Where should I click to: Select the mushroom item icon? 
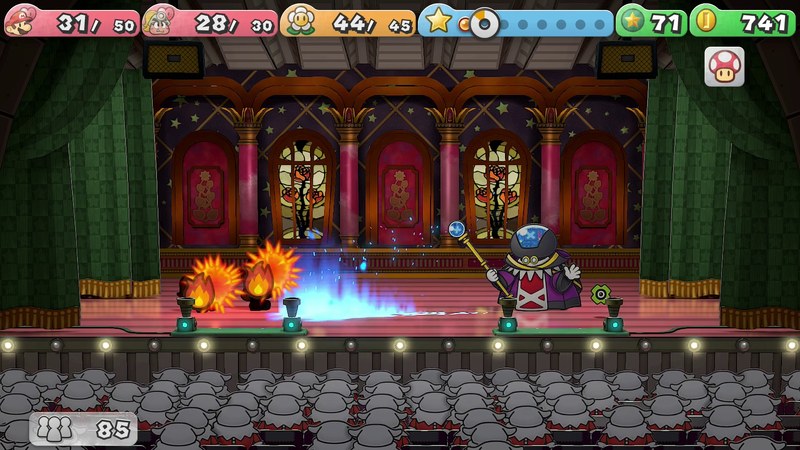coord(724,66)
